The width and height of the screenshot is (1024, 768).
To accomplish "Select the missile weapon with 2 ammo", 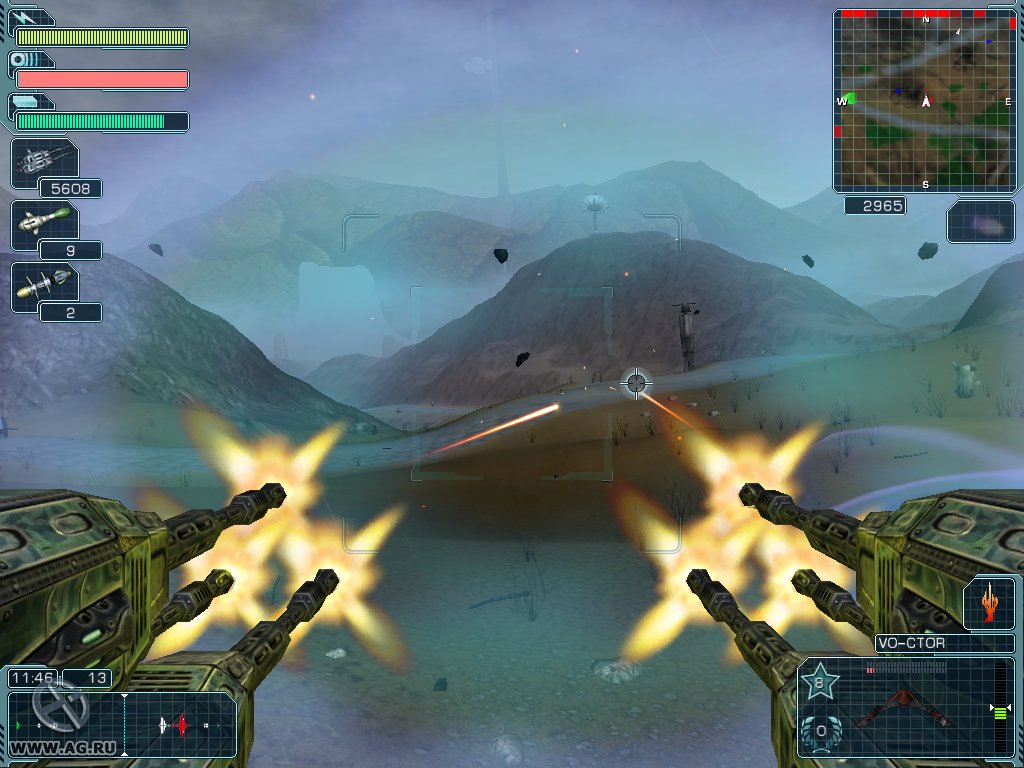I will 43,287.
